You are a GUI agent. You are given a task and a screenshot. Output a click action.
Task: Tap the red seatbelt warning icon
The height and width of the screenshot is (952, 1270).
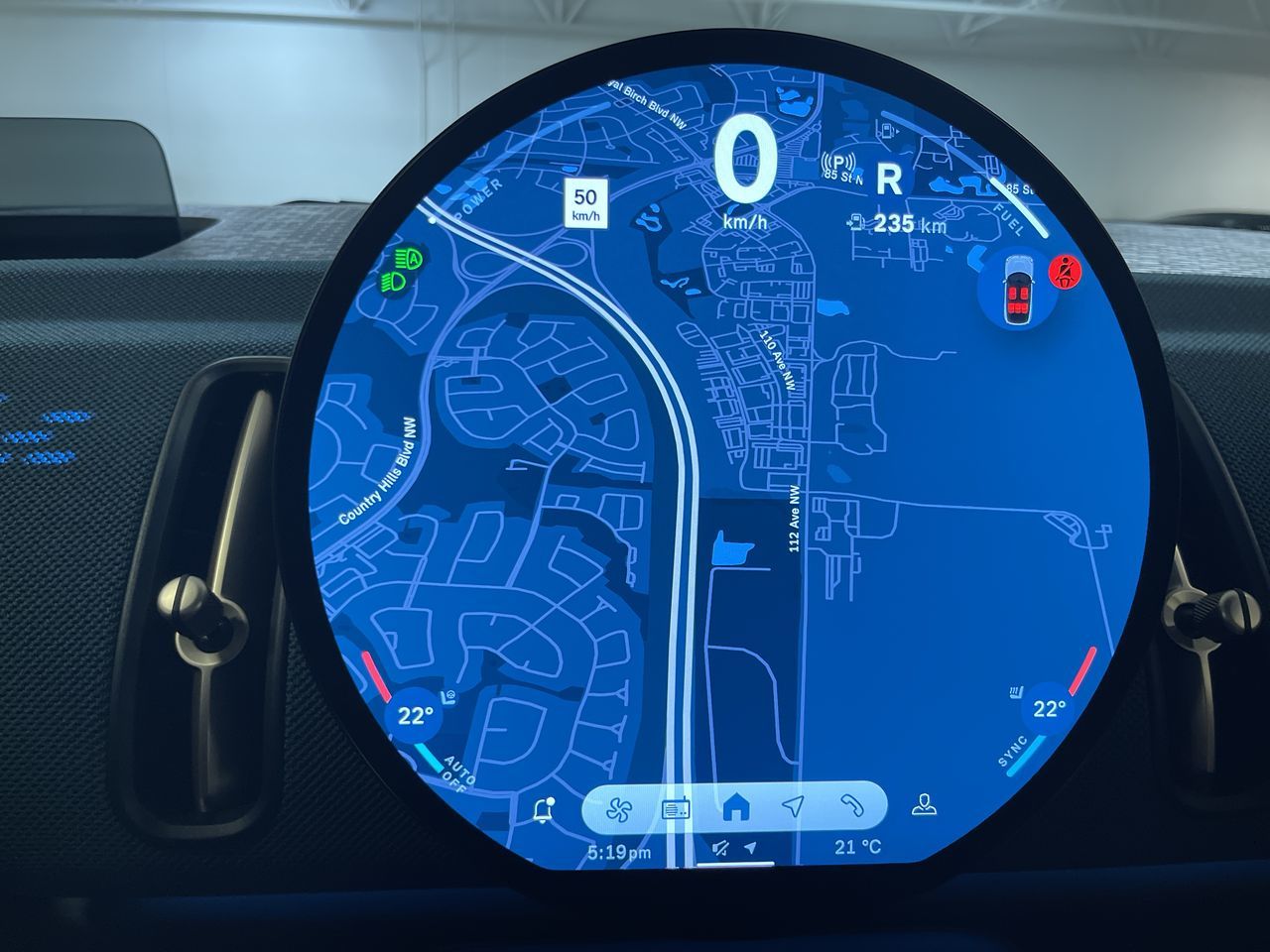coord(1068,271)
